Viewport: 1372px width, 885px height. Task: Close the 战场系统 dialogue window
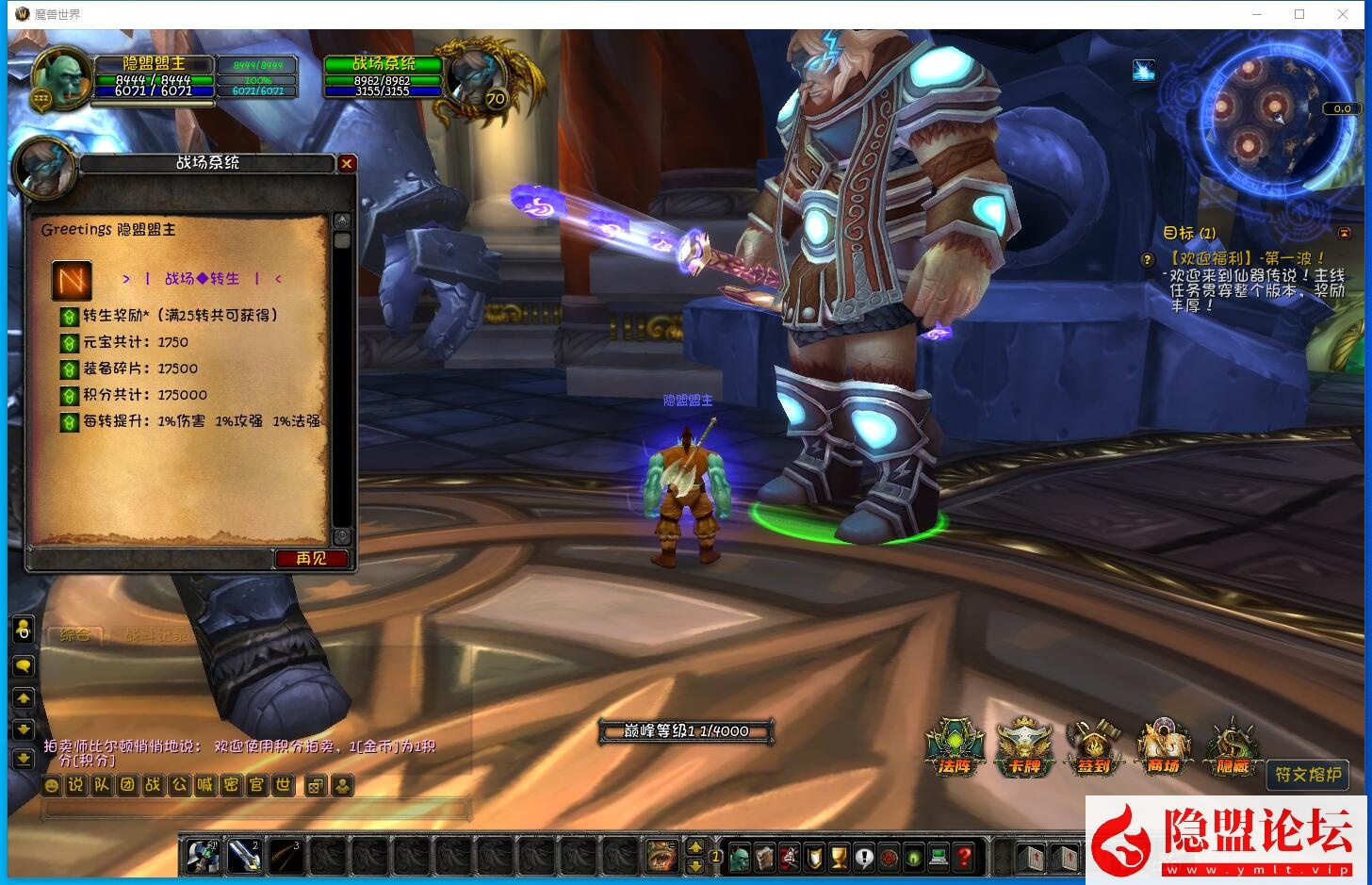coord(347,163)
